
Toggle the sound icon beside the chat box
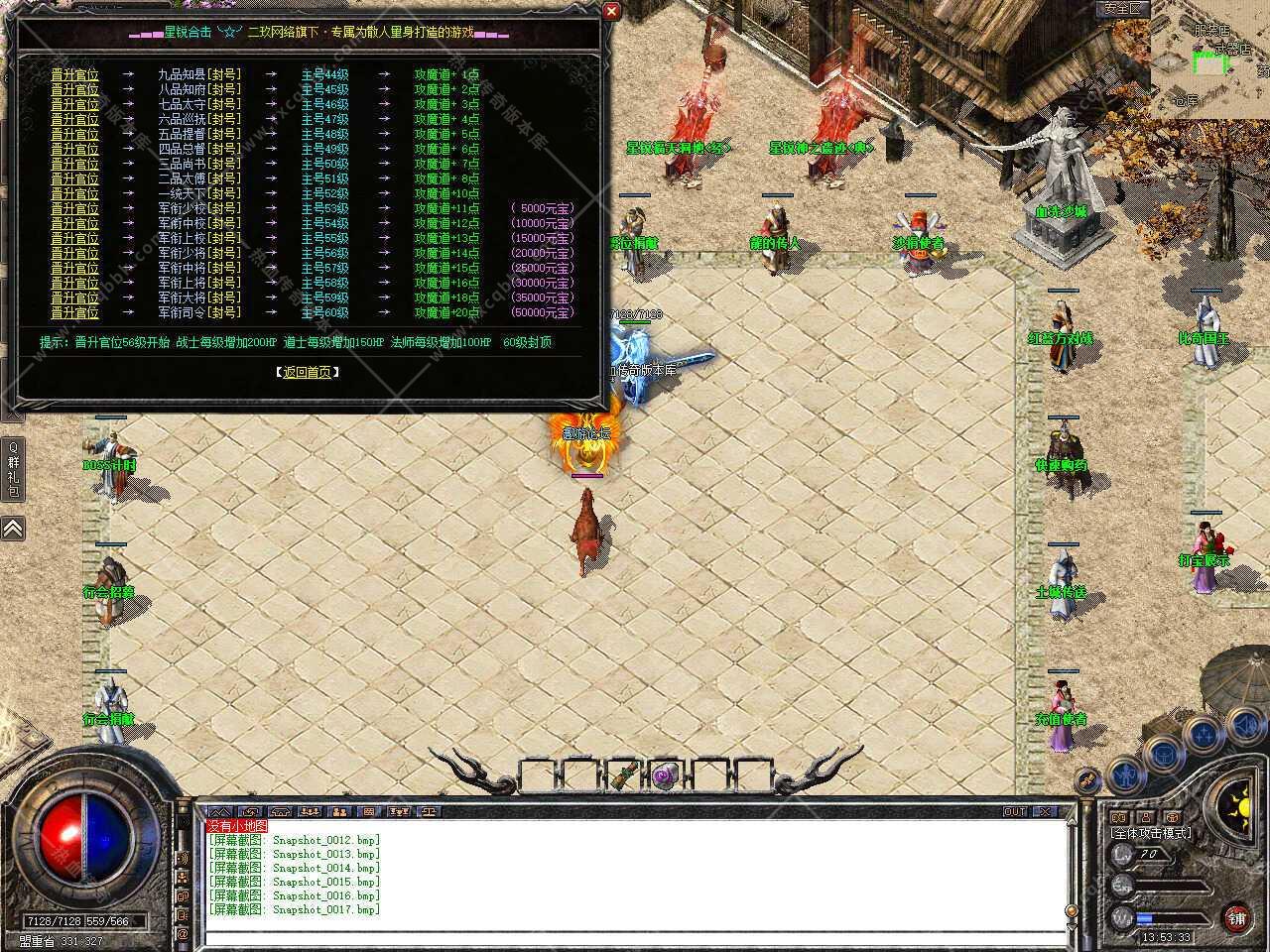[184, 858]
